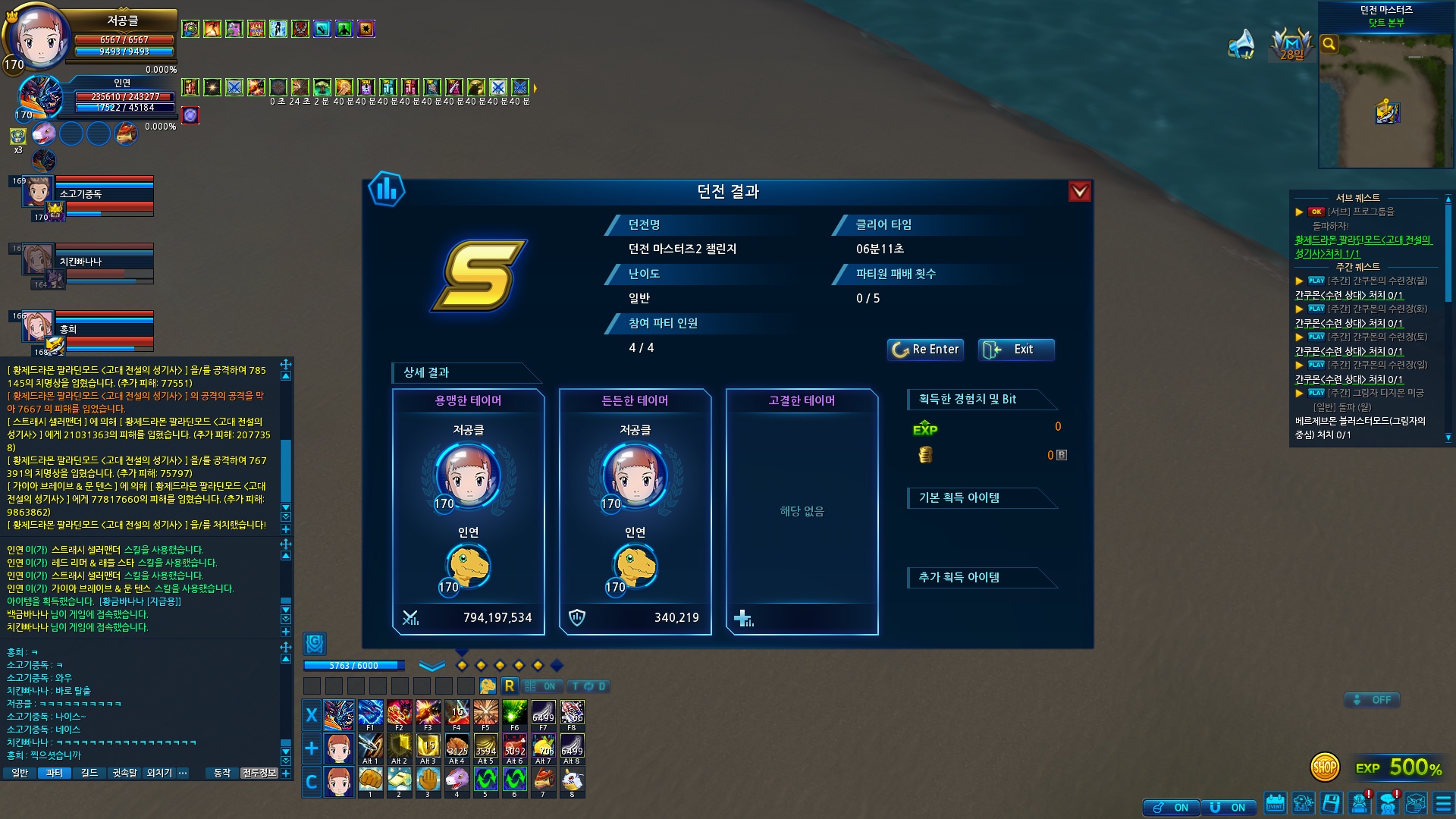Select the 길드 chat tab

89,773
